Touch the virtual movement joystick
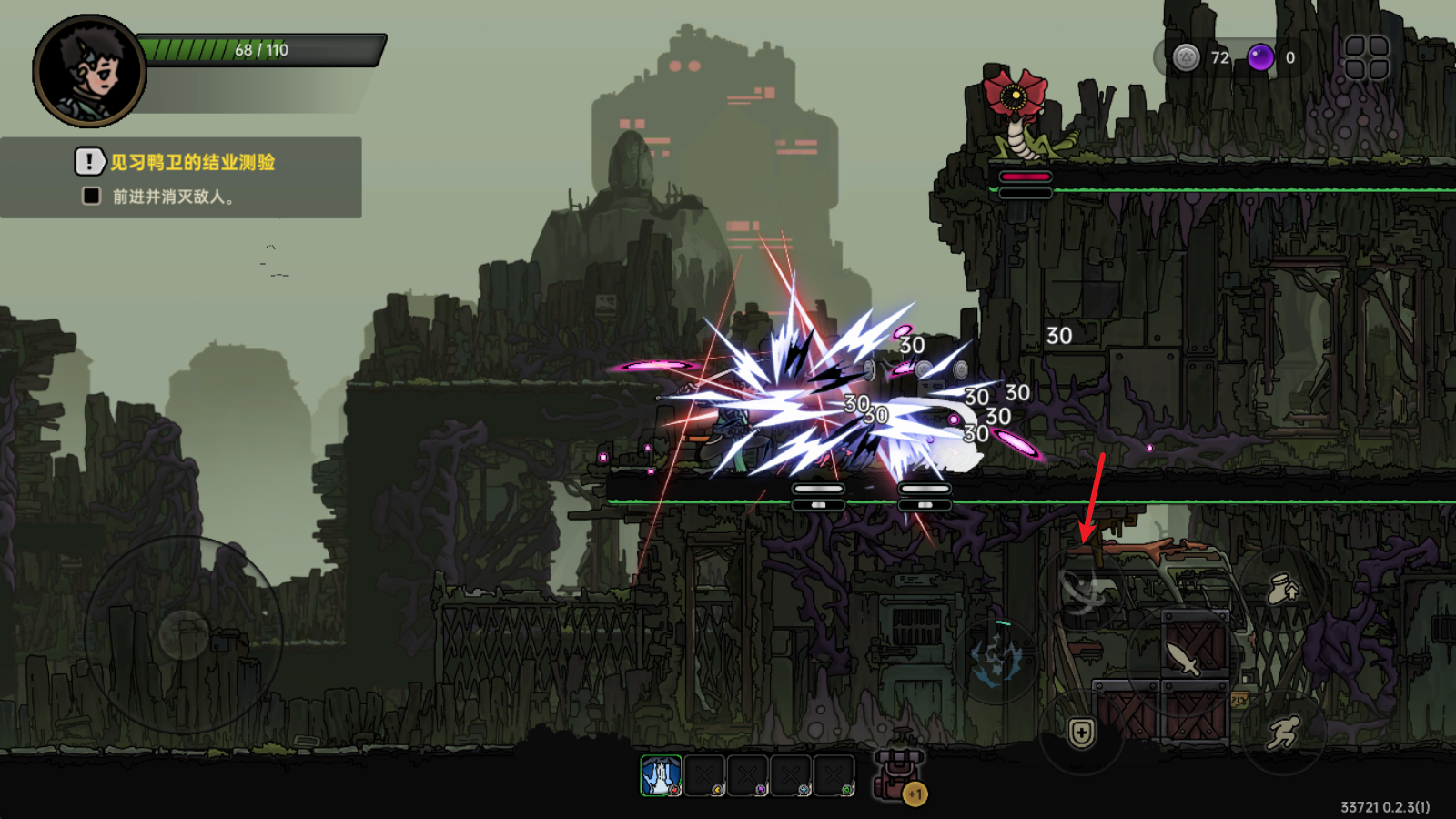 pos(184,633)
